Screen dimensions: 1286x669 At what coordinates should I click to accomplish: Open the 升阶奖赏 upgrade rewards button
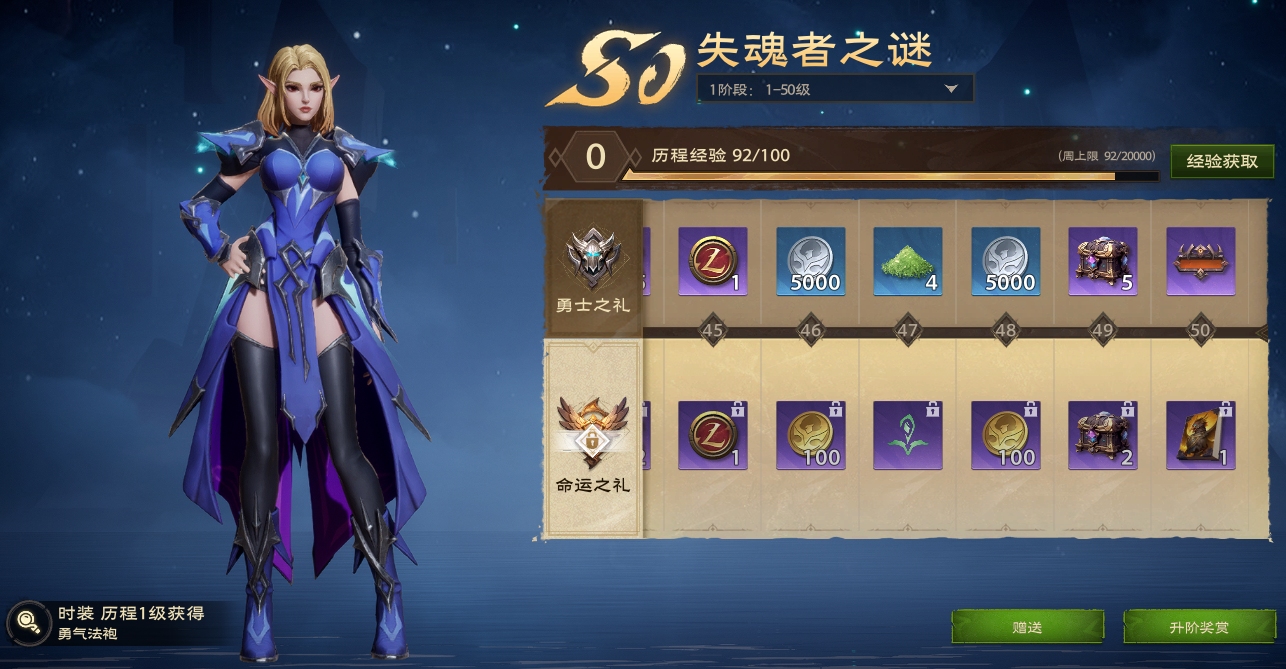pyautogui.click(x=1198, y=627)
